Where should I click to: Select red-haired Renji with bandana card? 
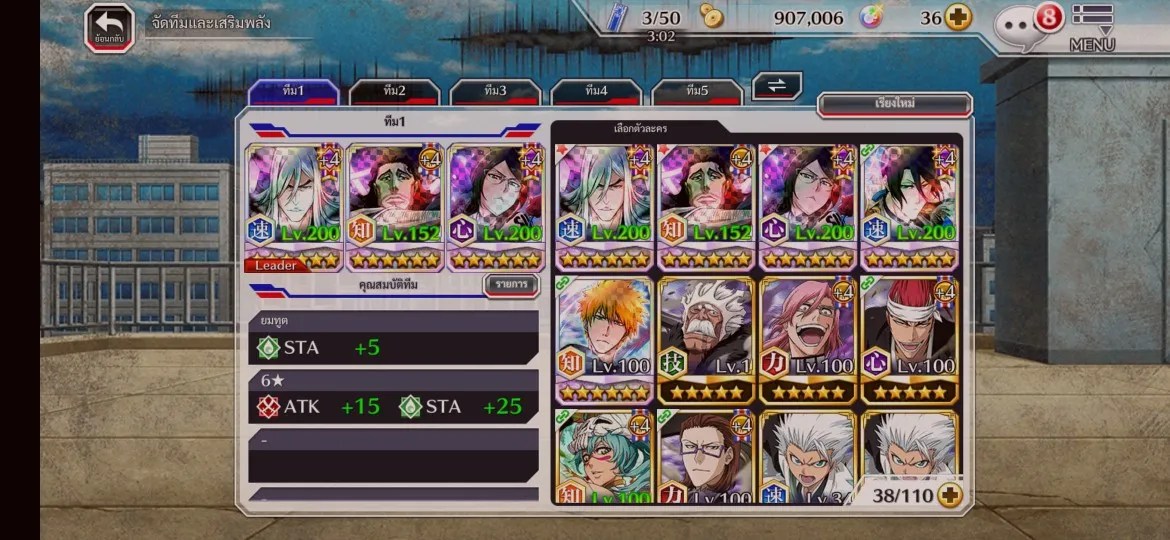(x=909, y=340)
